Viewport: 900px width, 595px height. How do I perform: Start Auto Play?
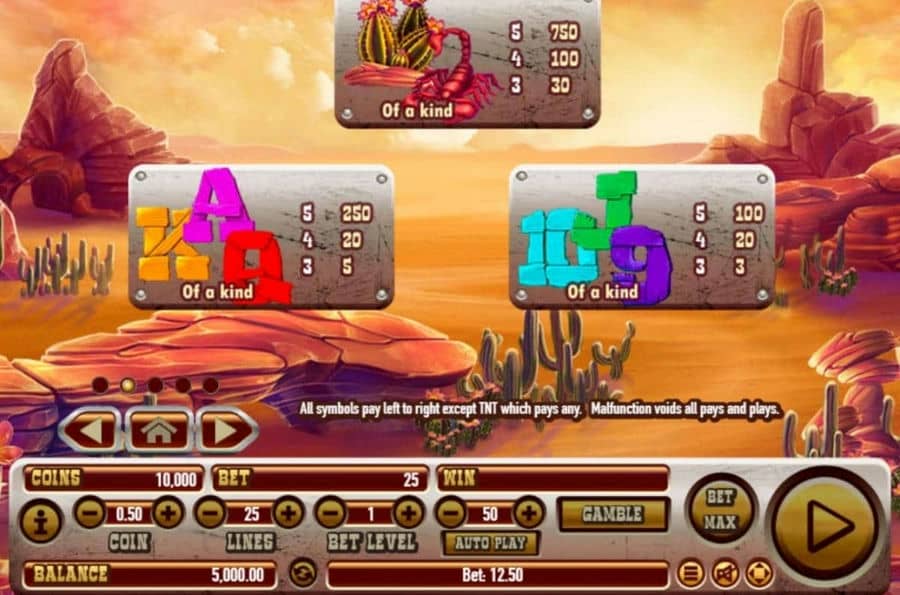pos(490,543)
